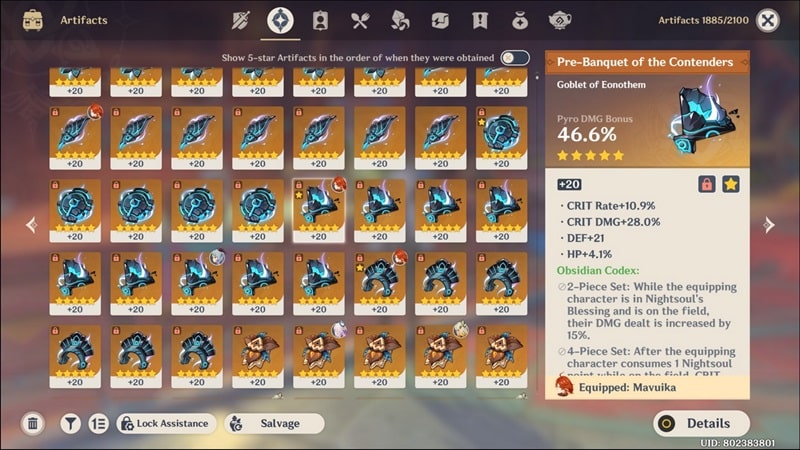This screenshot has height=450, width=800.
Task: Go to the next page with right arrow
Action: [x=769, y=224]
